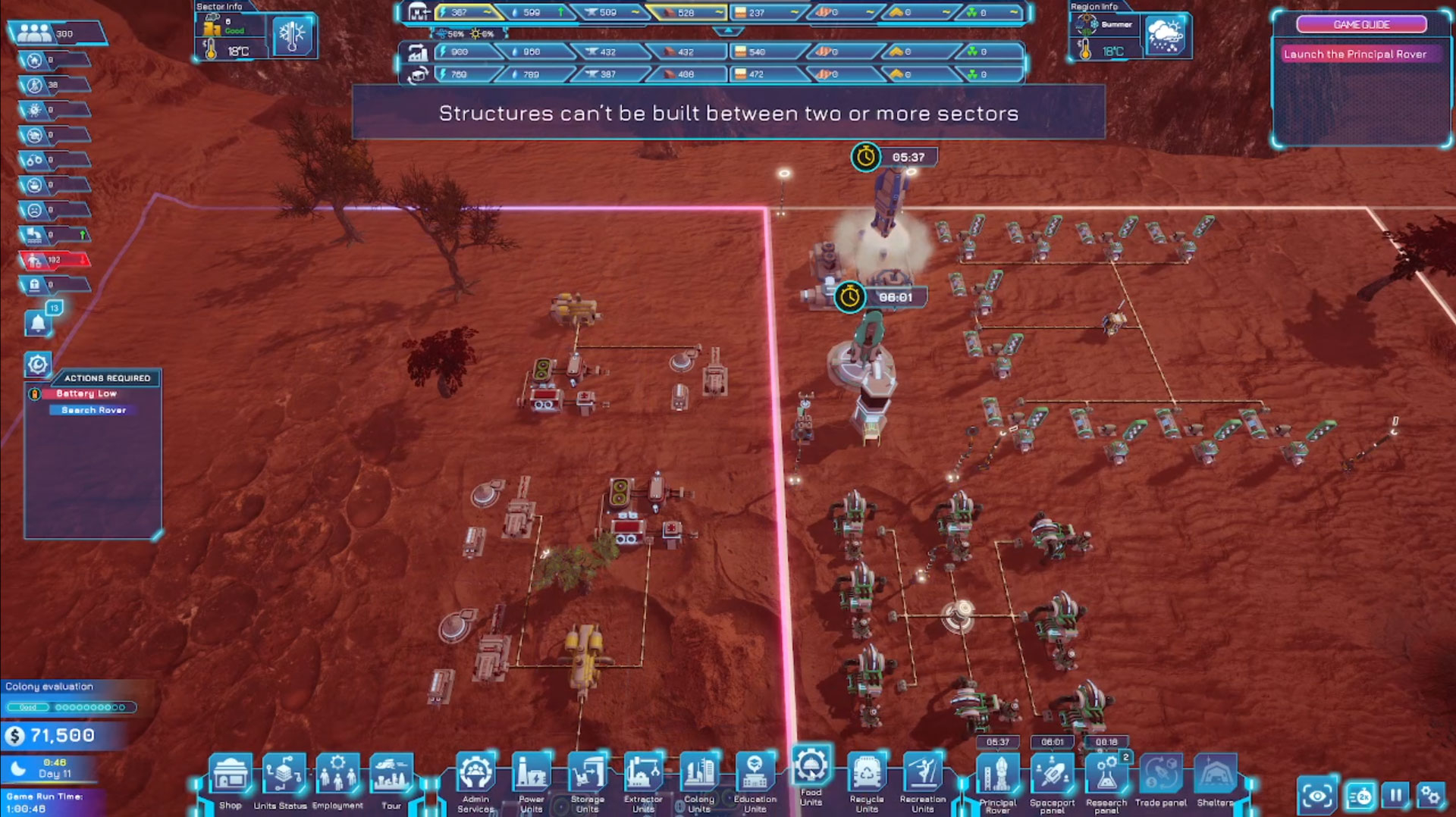
Task: Open the Units Status panel
Action: tap(284, 776)
